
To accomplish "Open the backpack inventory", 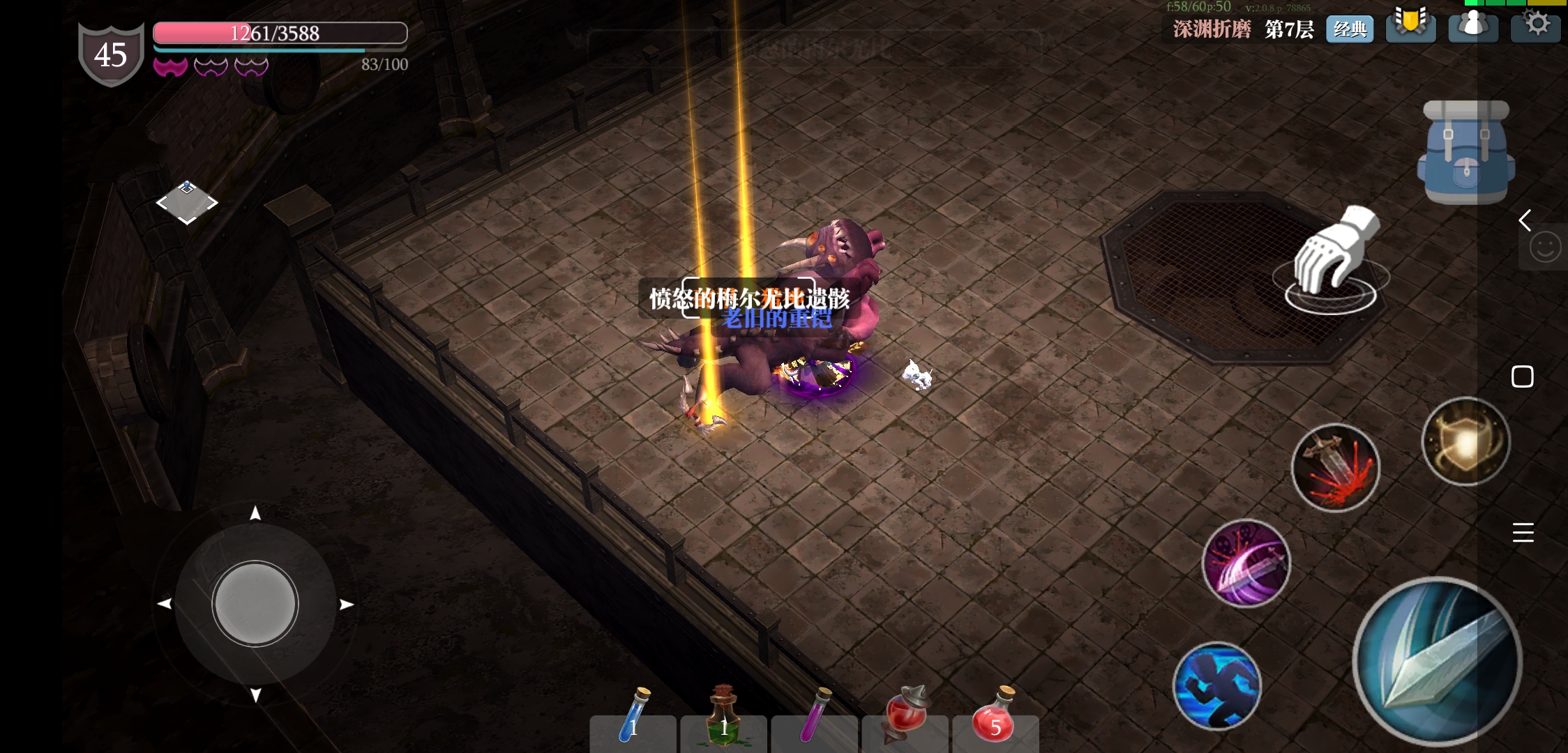I will pos(1465,153).
